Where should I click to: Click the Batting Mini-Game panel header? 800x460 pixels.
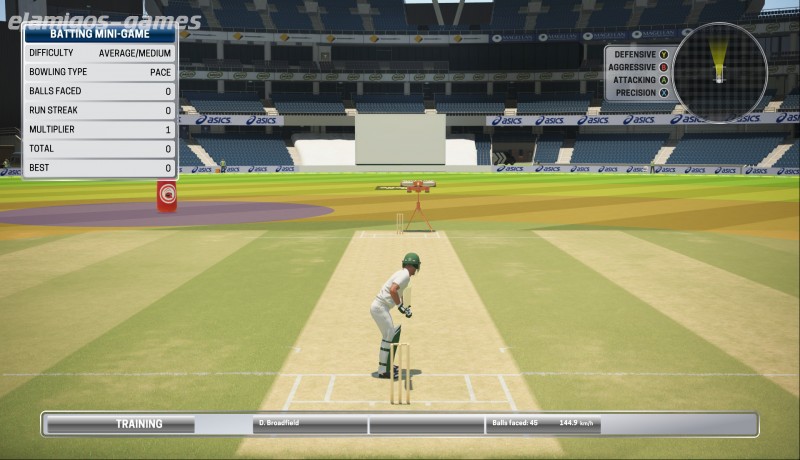(99, 34)
